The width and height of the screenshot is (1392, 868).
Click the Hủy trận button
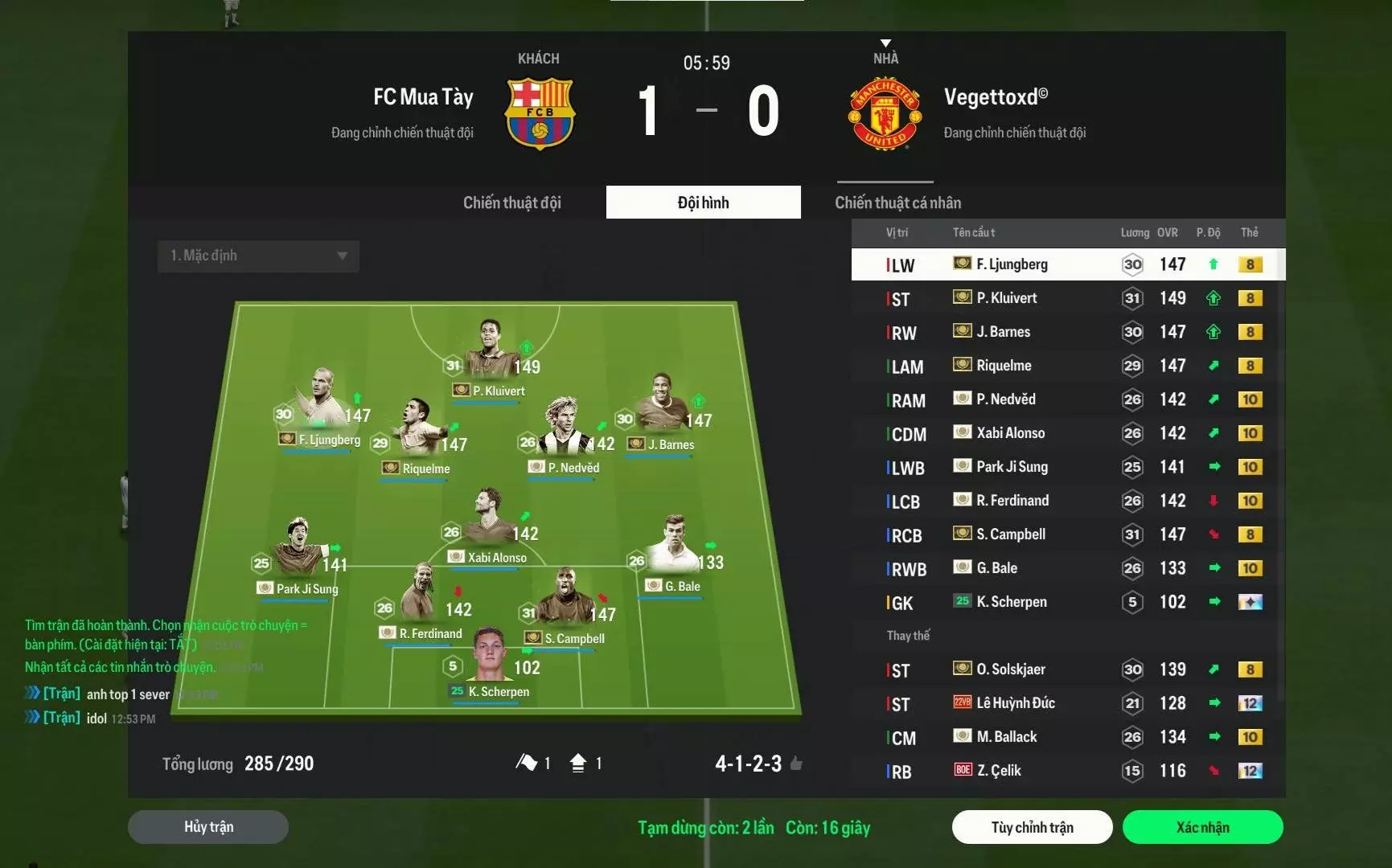point(208,827)
